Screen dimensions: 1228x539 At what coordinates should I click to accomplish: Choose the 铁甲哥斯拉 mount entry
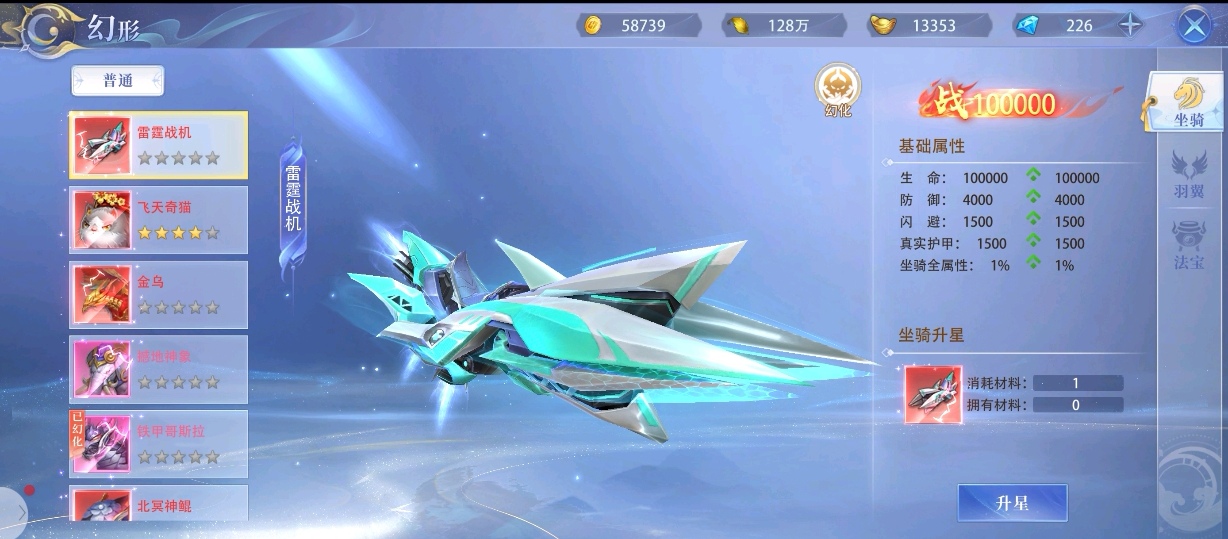(158, 444)
